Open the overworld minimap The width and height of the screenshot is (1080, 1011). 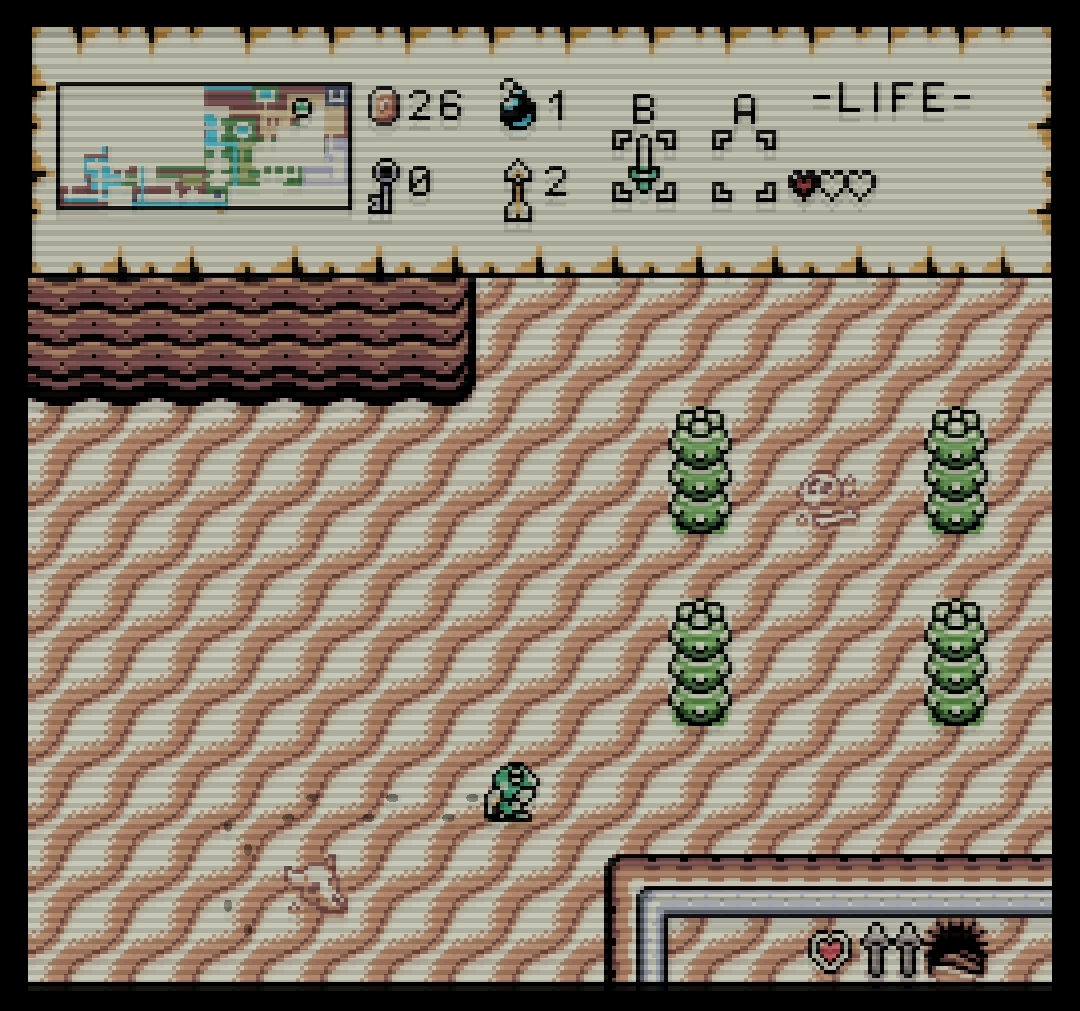204,146
